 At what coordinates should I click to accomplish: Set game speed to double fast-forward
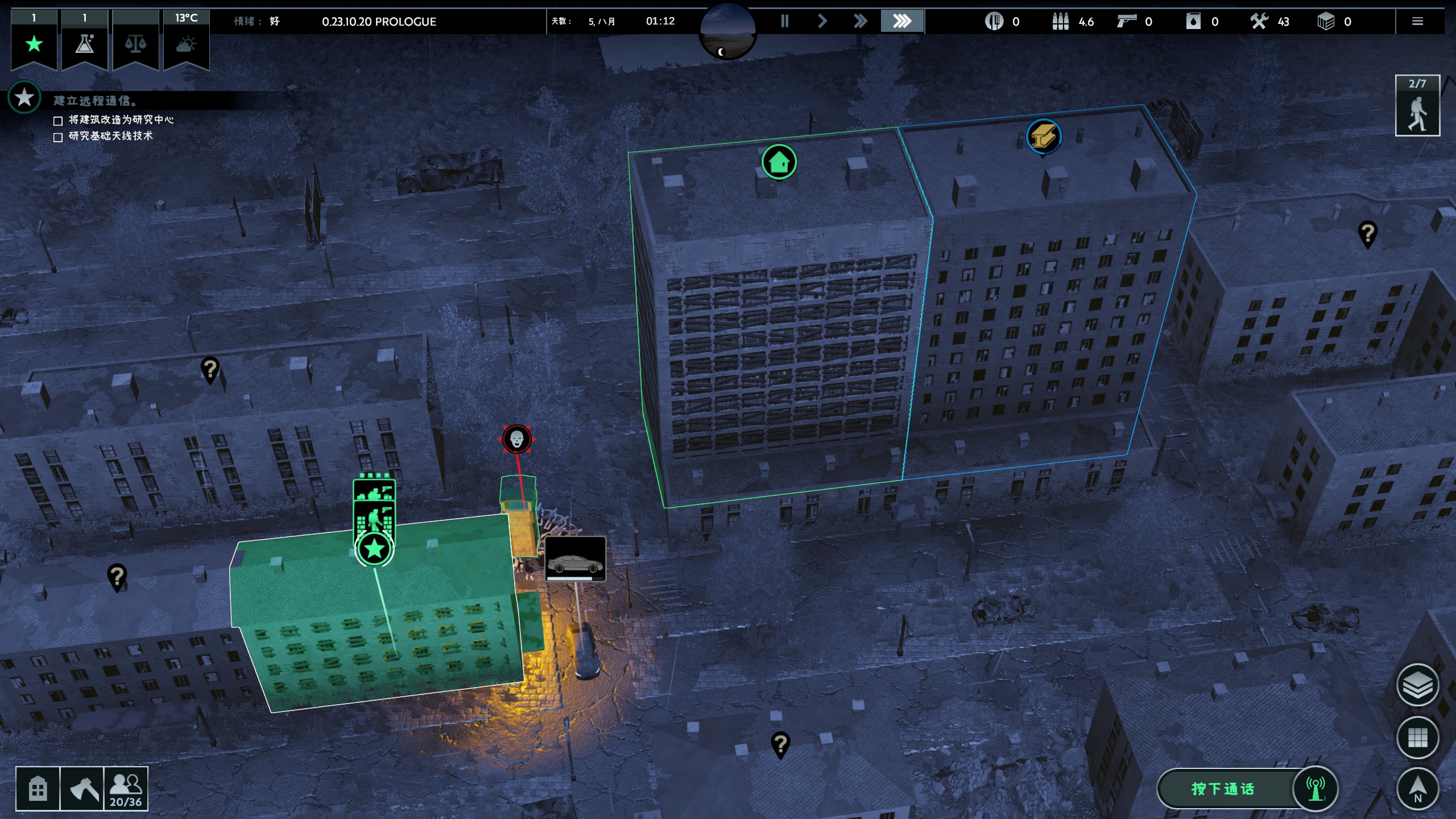tap(861, 22)
